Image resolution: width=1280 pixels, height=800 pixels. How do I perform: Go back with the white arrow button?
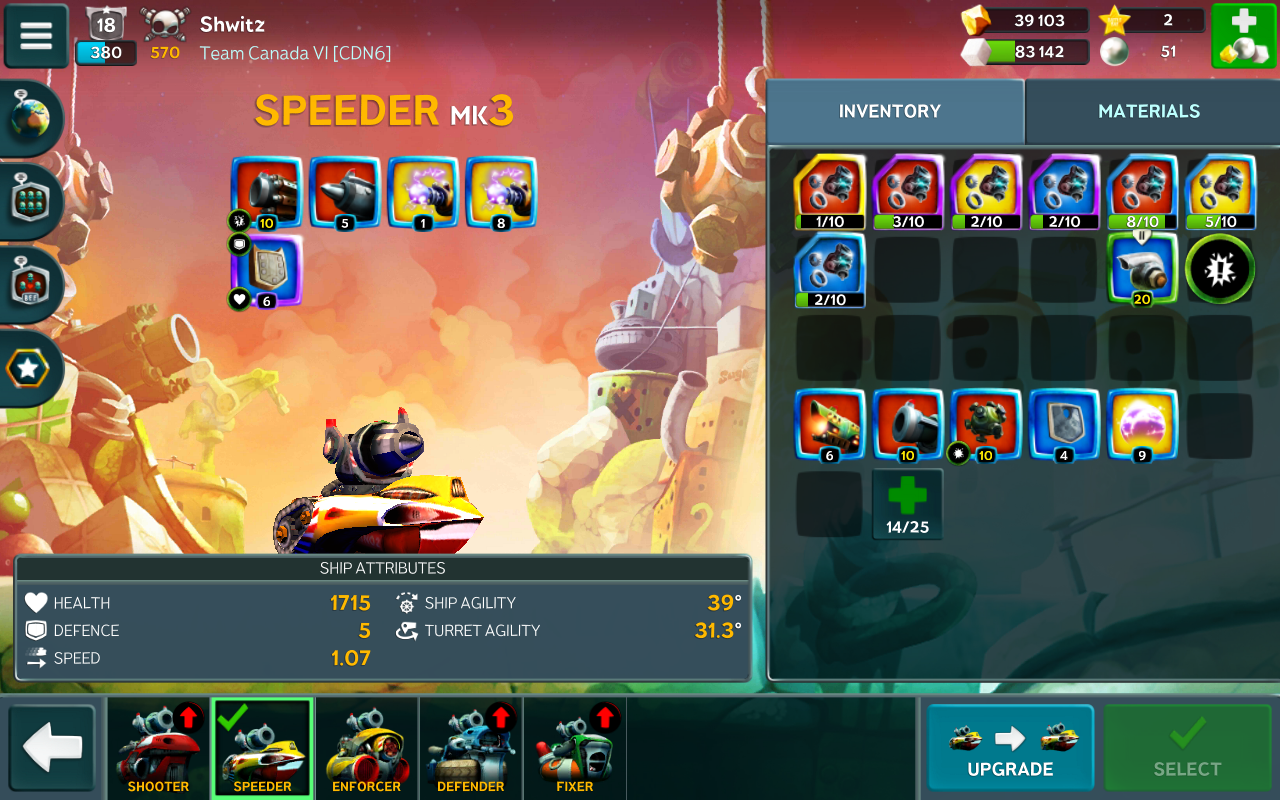coord(52,748)
